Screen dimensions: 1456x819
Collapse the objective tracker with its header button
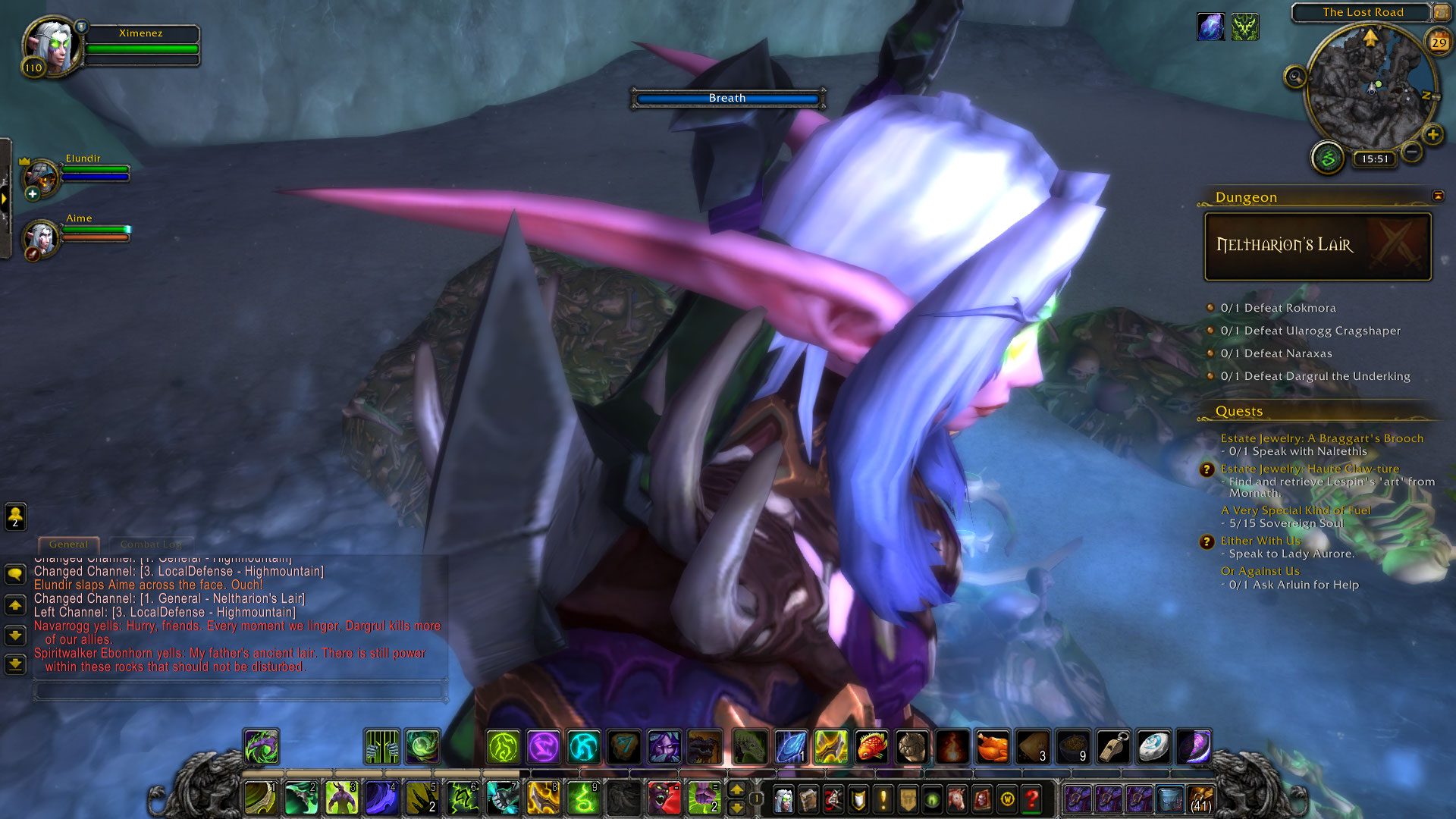pos(1438,196)
